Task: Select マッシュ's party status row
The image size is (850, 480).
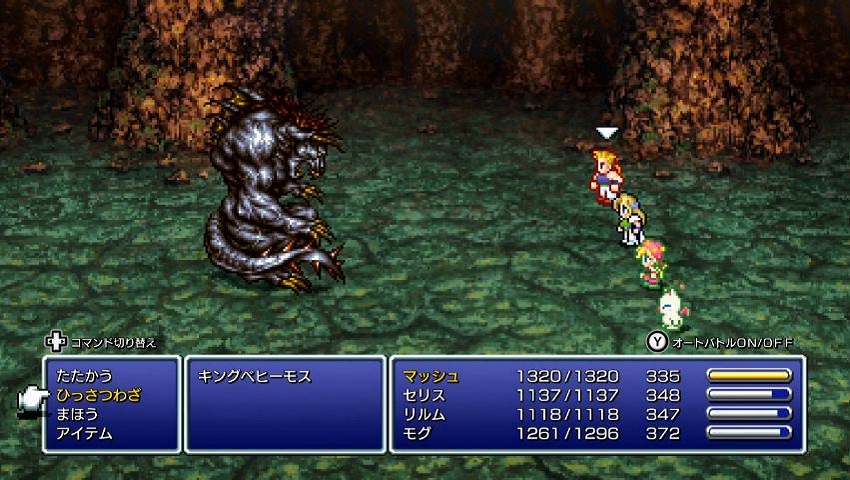Action: 596,376
